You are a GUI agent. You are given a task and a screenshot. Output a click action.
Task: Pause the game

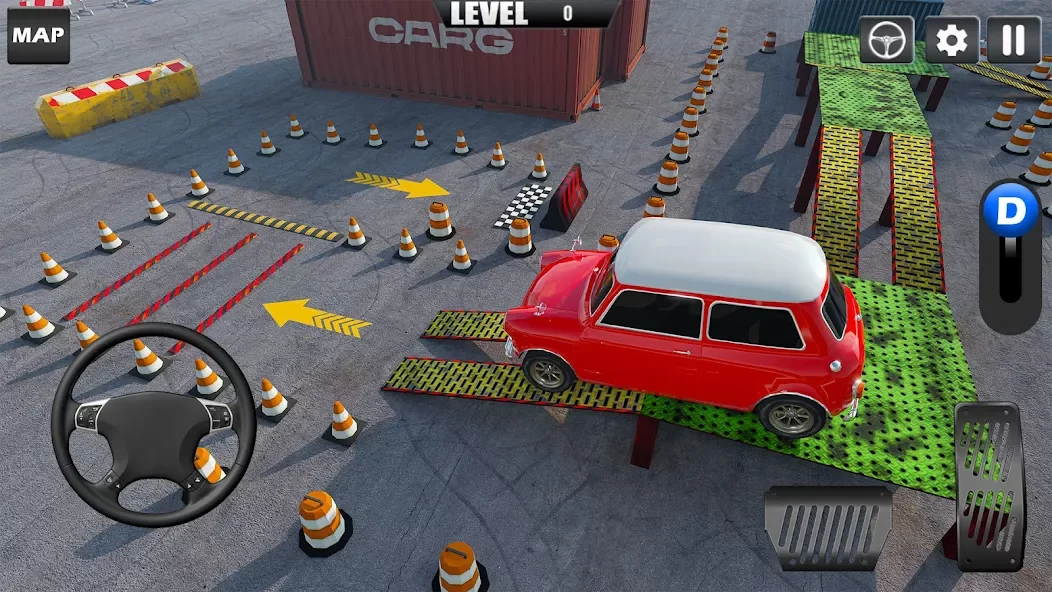coord(1014,40)
